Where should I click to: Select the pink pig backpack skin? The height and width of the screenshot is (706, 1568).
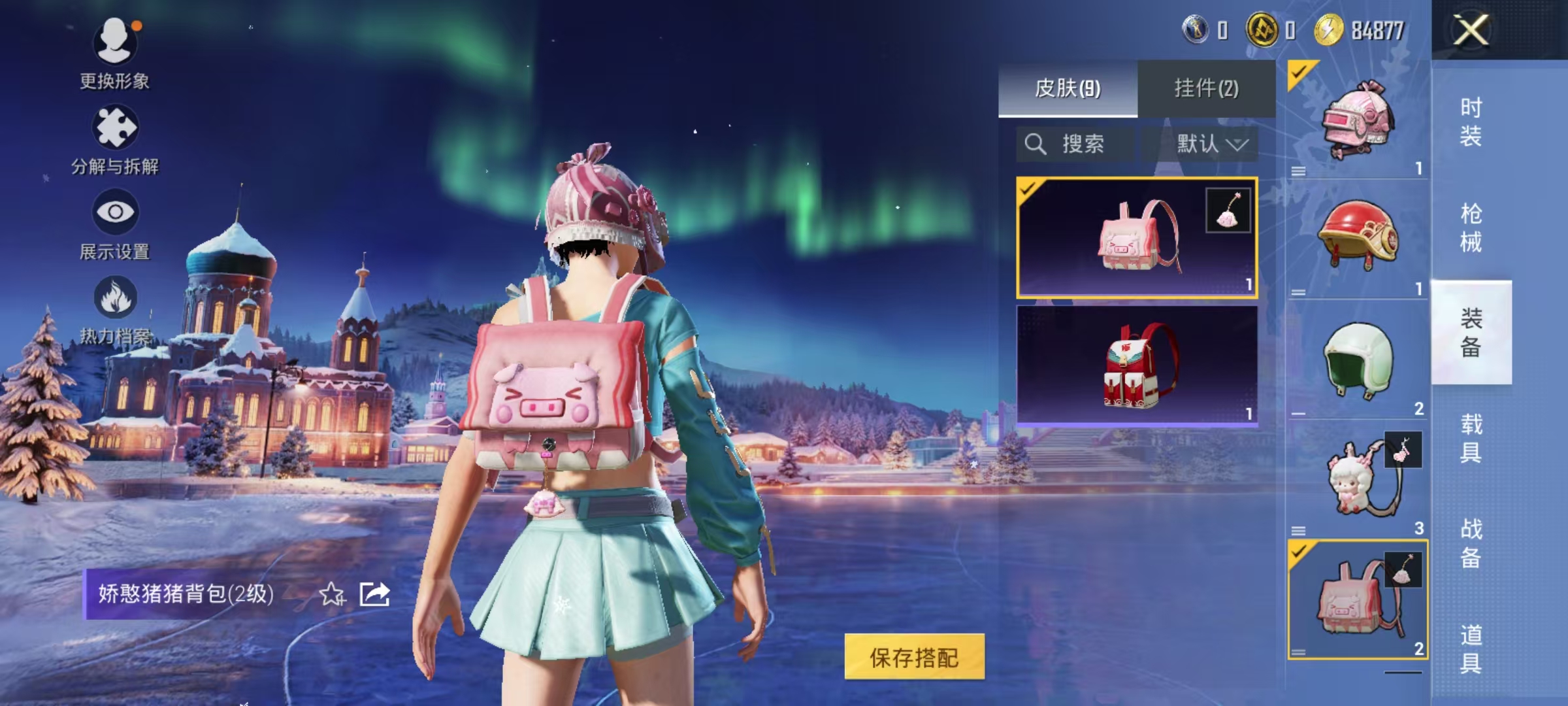pyautogui.click(x=1137, y=238)
